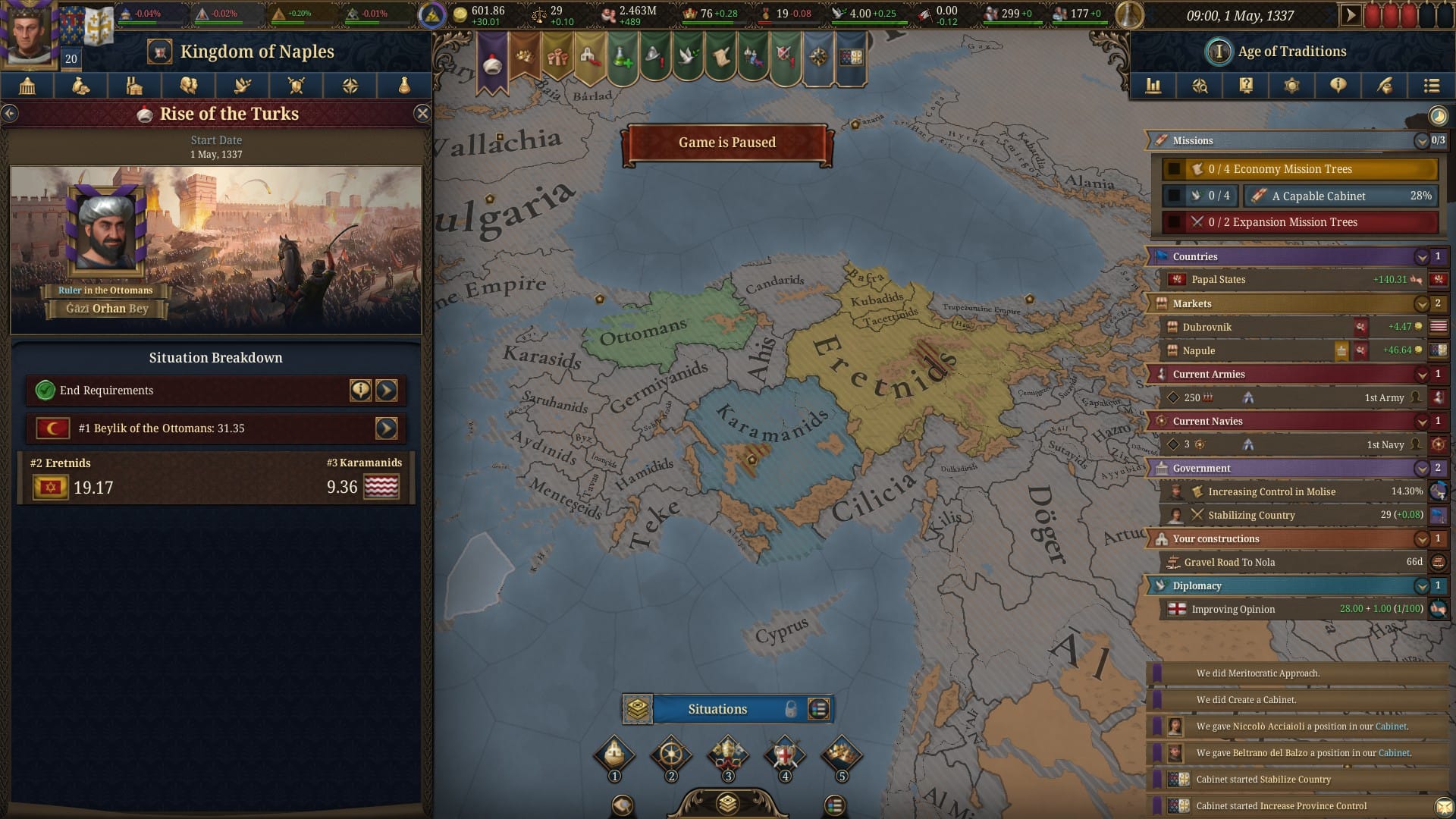Screen dimensions: 1456x819
Task: Collapse the Government outliner section
Action: (1422, 469)
